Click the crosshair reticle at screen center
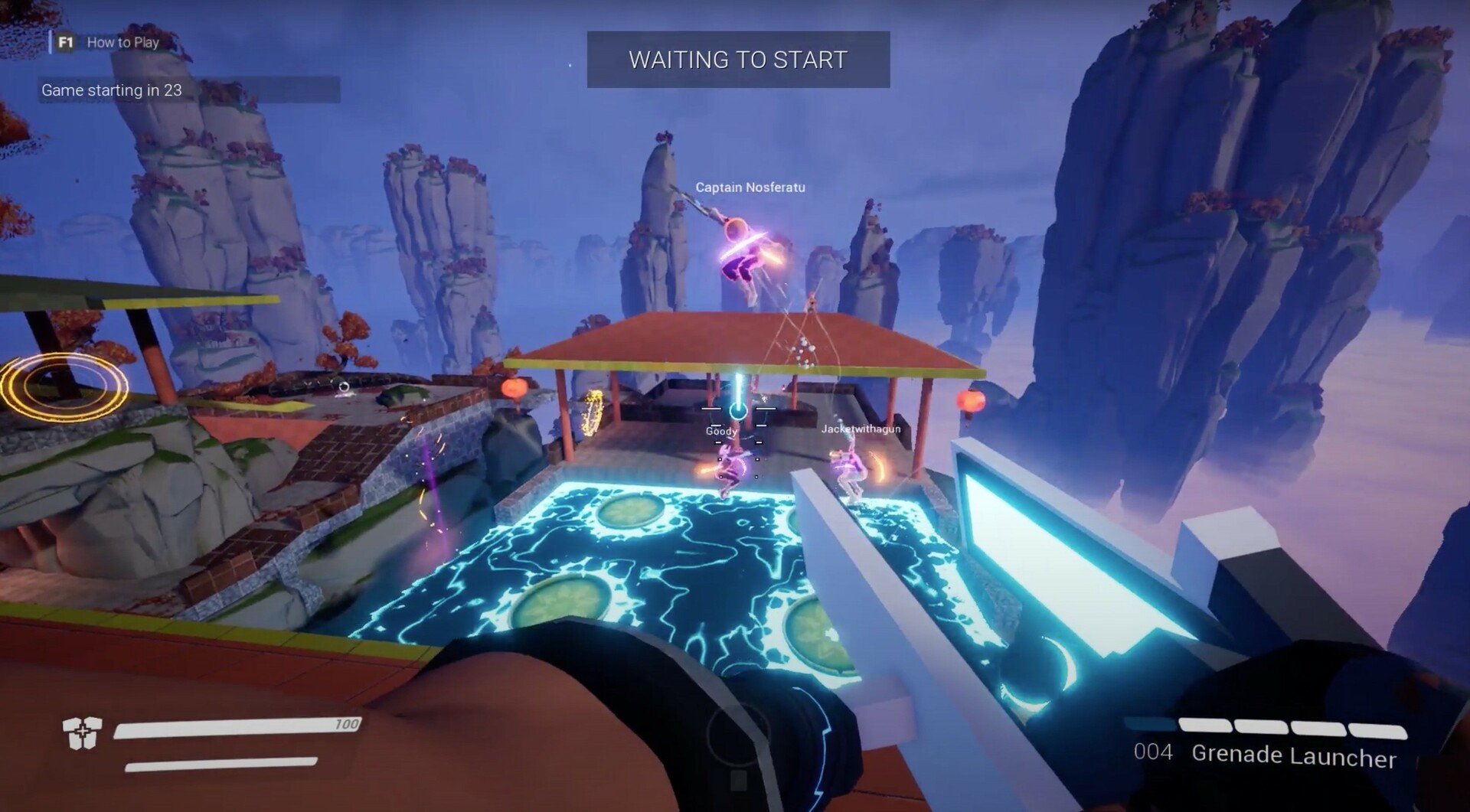This screenshot has height=812, width=1470. (x=737, y=413)
